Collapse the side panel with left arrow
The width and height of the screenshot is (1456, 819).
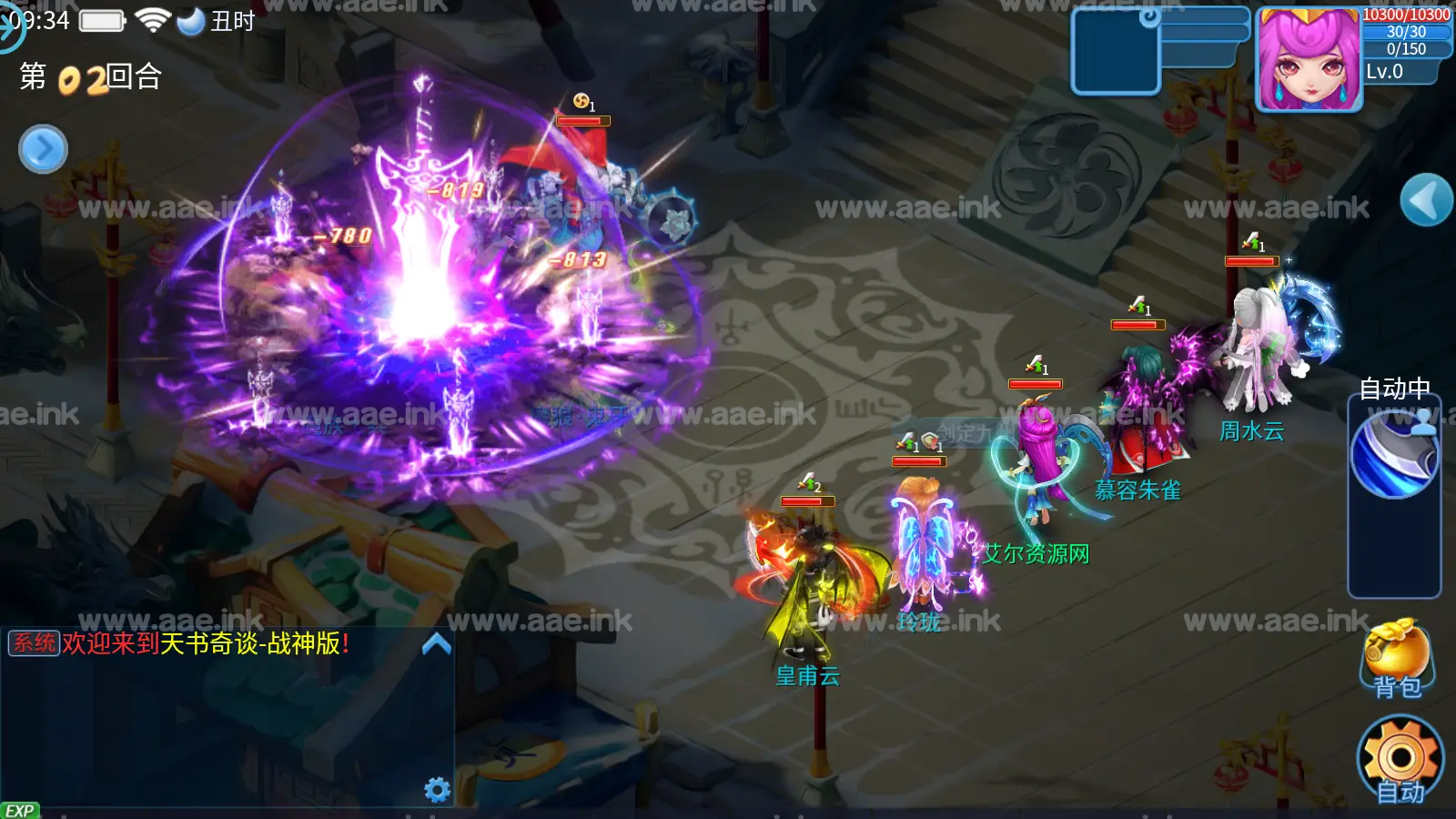point(1425,200)
